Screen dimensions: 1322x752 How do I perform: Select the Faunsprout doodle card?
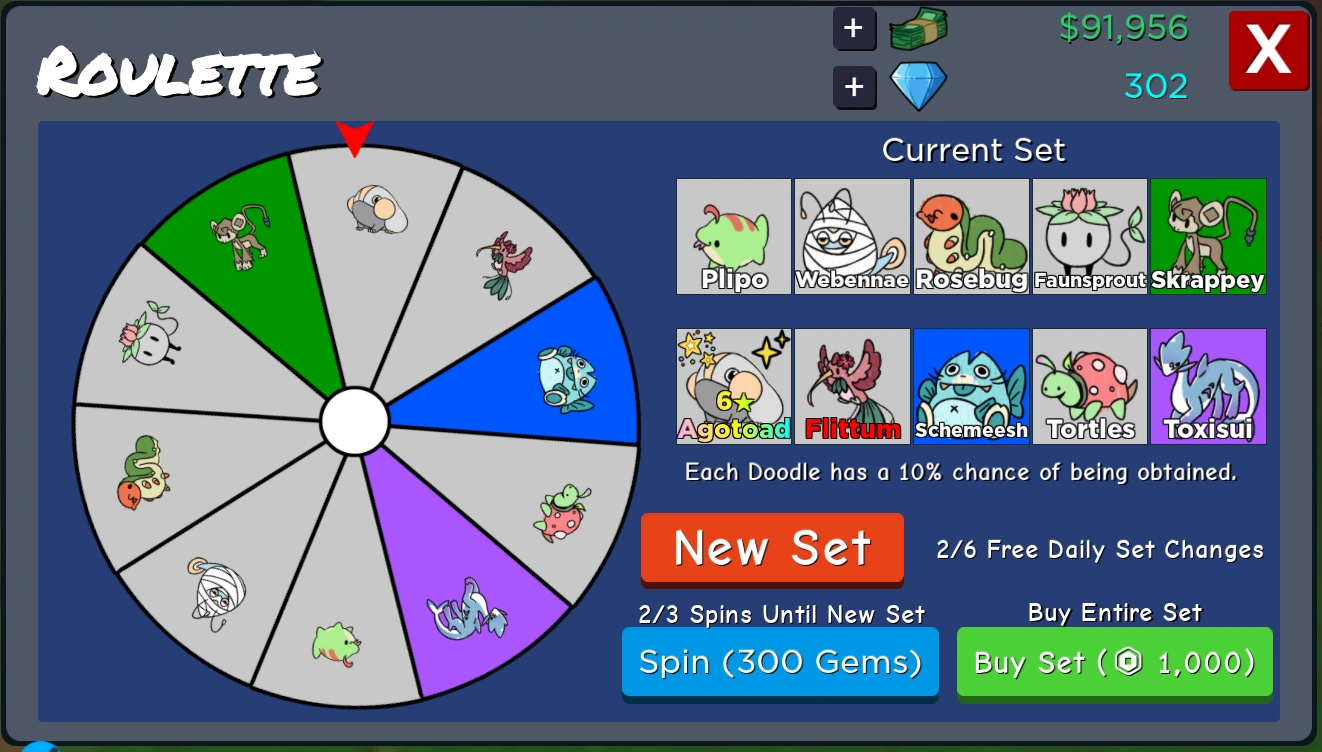click(1089, 236)
